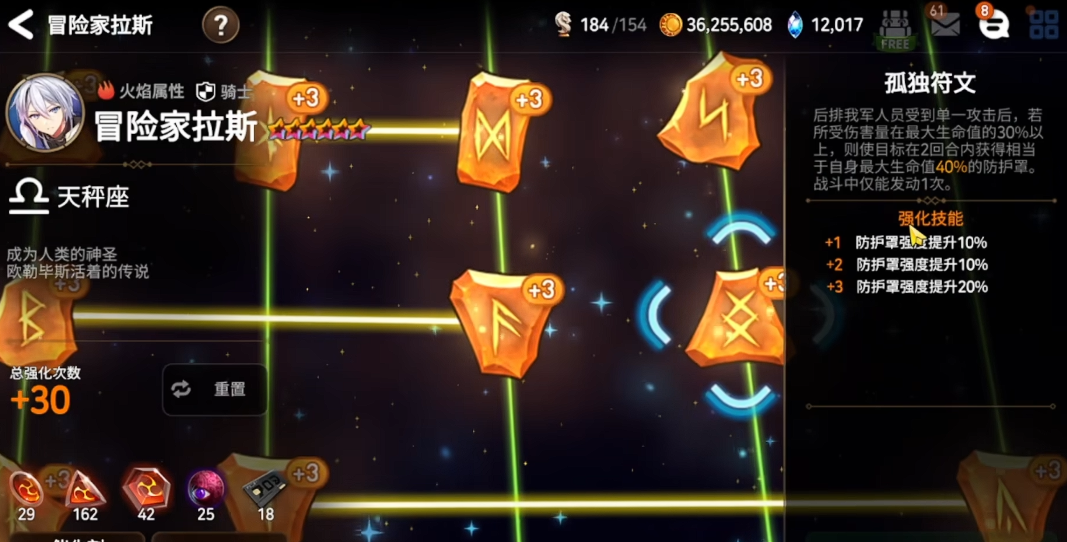
Task: Open the mailbox with 61 messages
Action: coord(944,24)
